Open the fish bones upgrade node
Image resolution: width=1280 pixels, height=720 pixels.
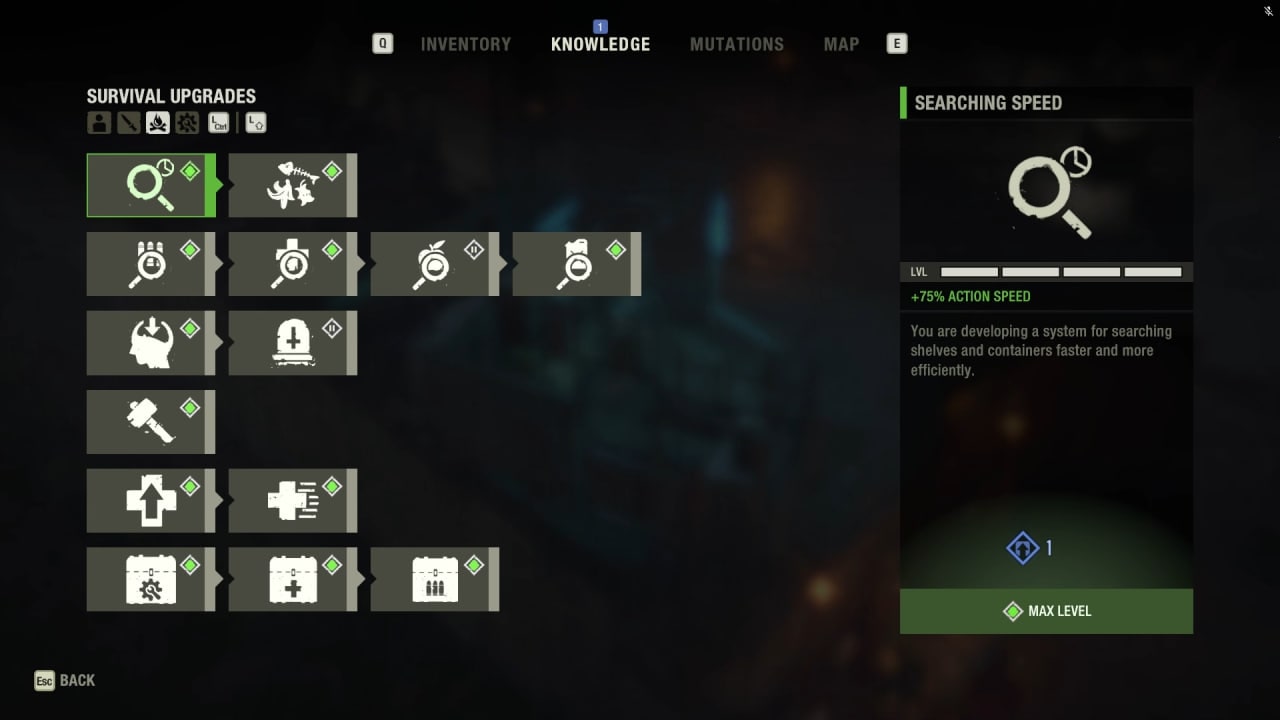(x=292, y=185)
